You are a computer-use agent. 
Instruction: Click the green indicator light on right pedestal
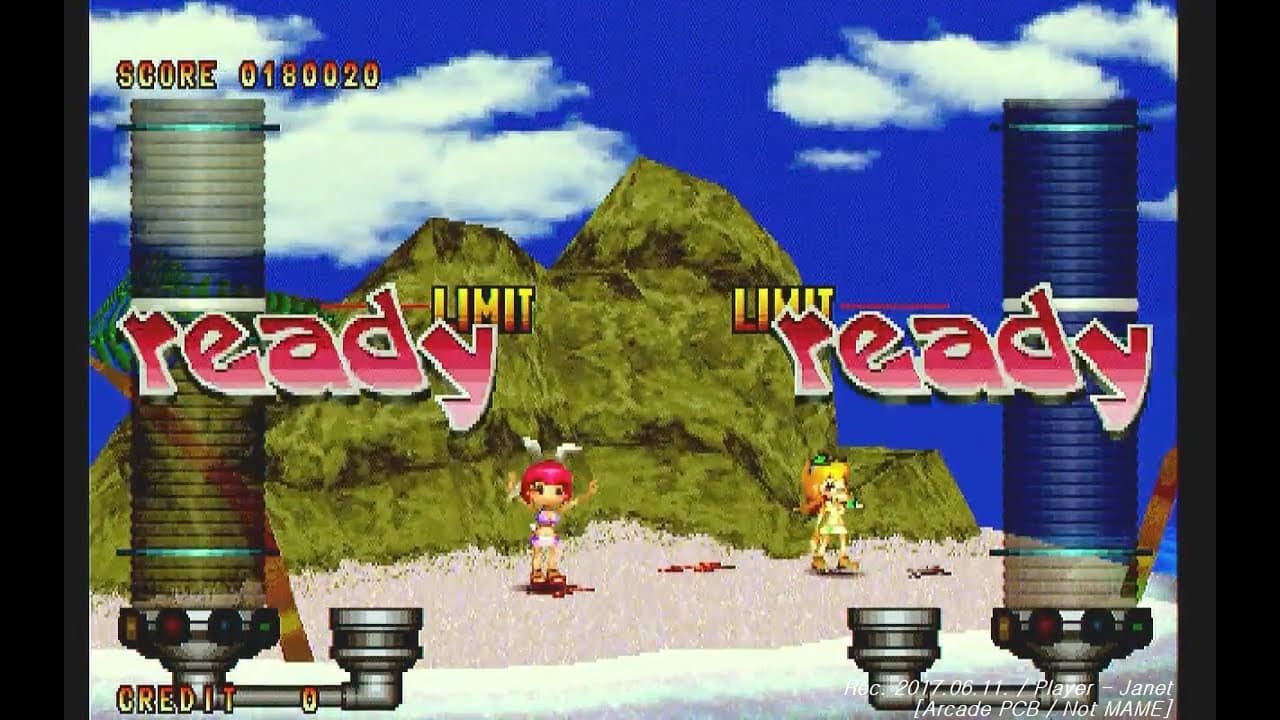[1138, 627]
